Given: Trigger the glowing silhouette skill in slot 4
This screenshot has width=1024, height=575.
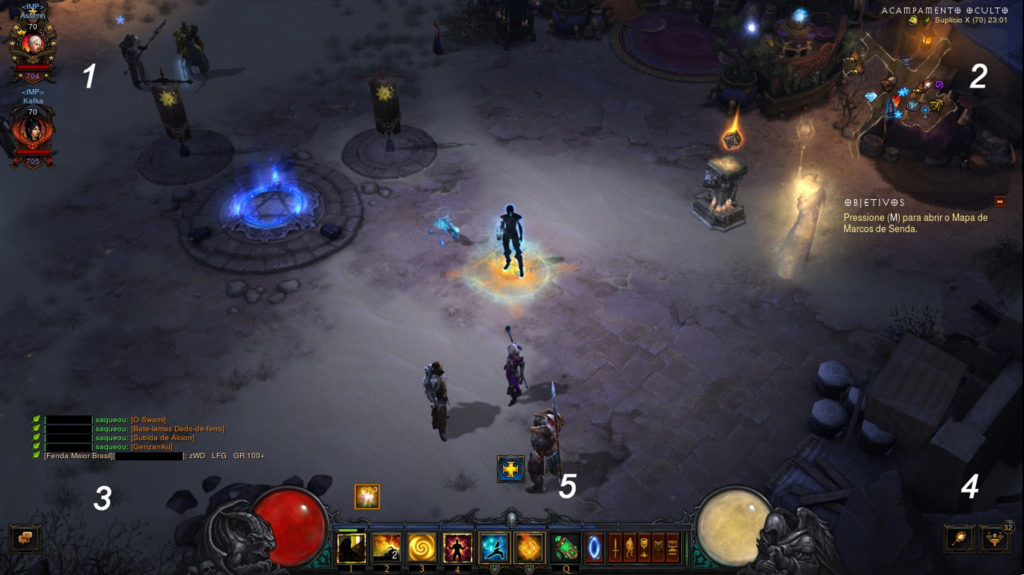Looking at the screenshot, I should pos(457,547).
